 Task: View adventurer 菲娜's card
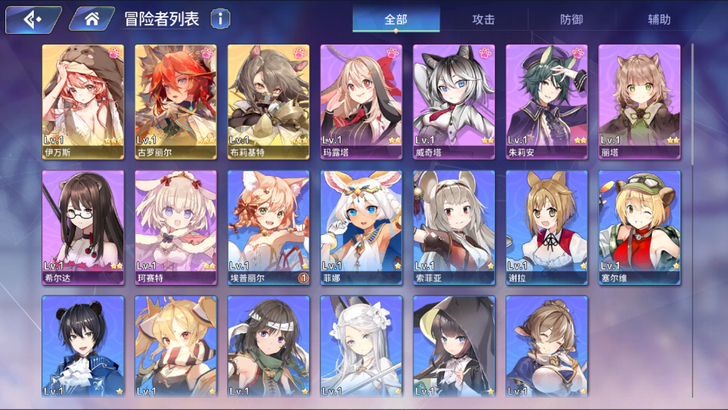[361, 227]
